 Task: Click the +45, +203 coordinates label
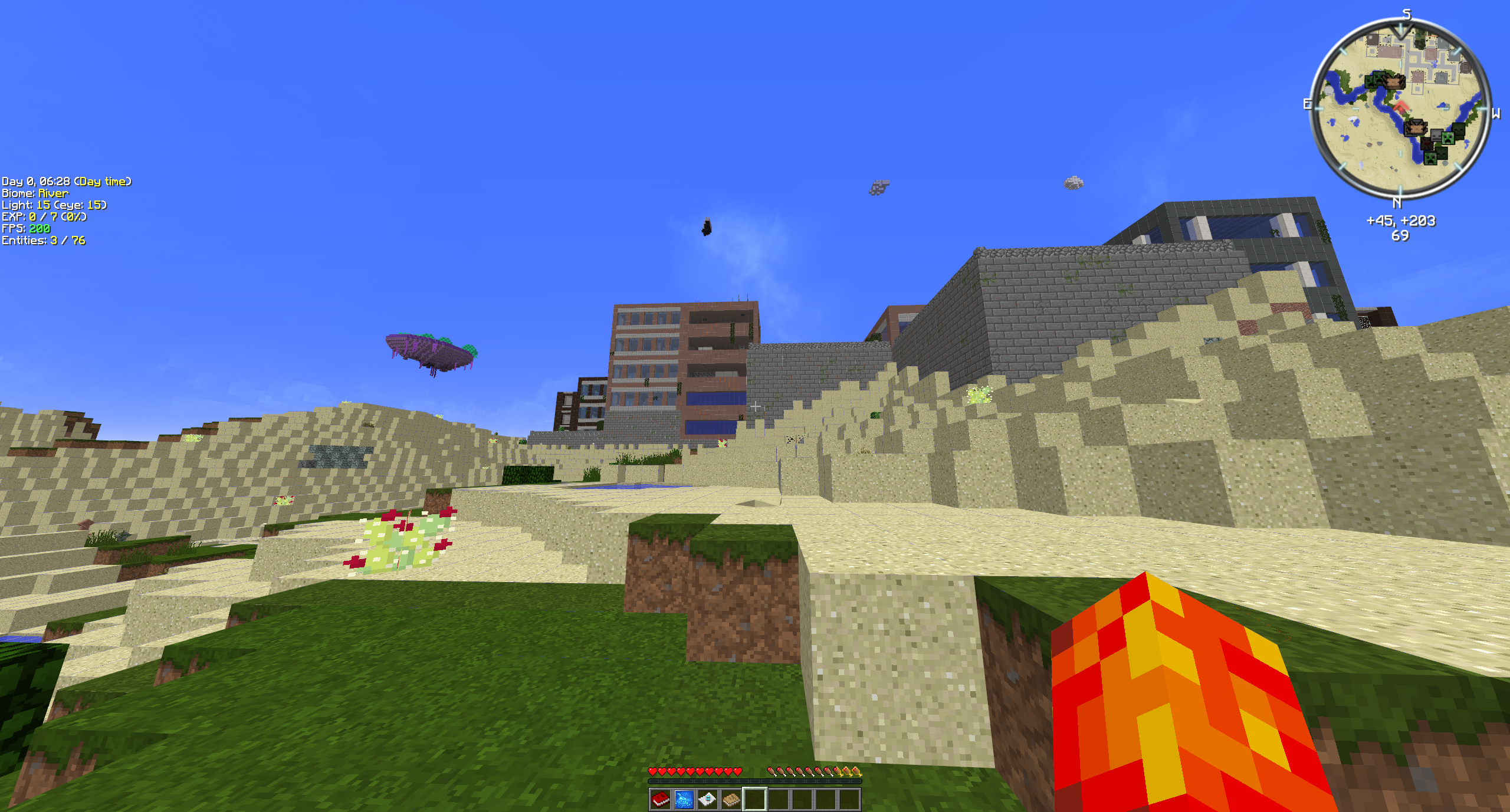pos(1401,221)
